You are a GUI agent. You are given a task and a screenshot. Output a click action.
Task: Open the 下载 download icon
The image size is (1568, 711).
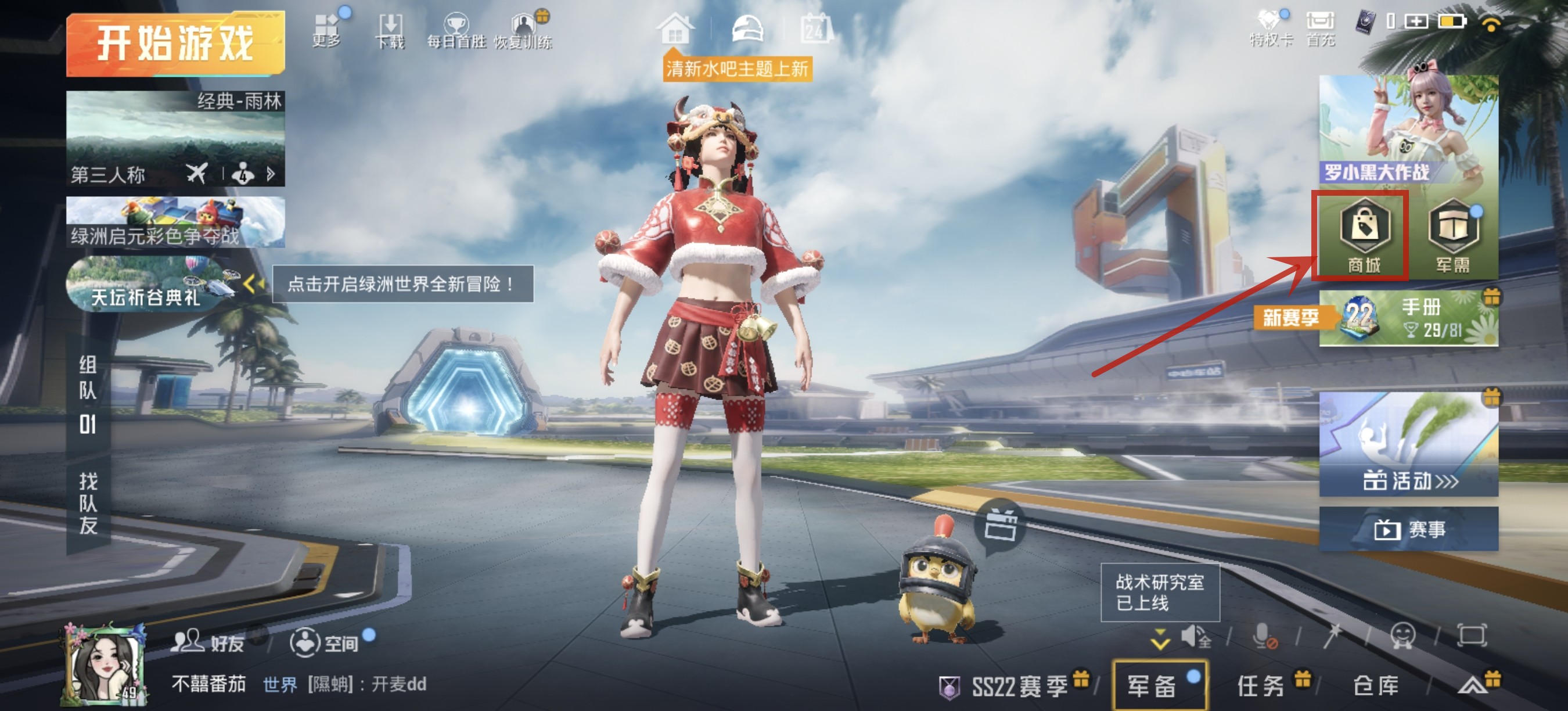click(x=390, y=30)
